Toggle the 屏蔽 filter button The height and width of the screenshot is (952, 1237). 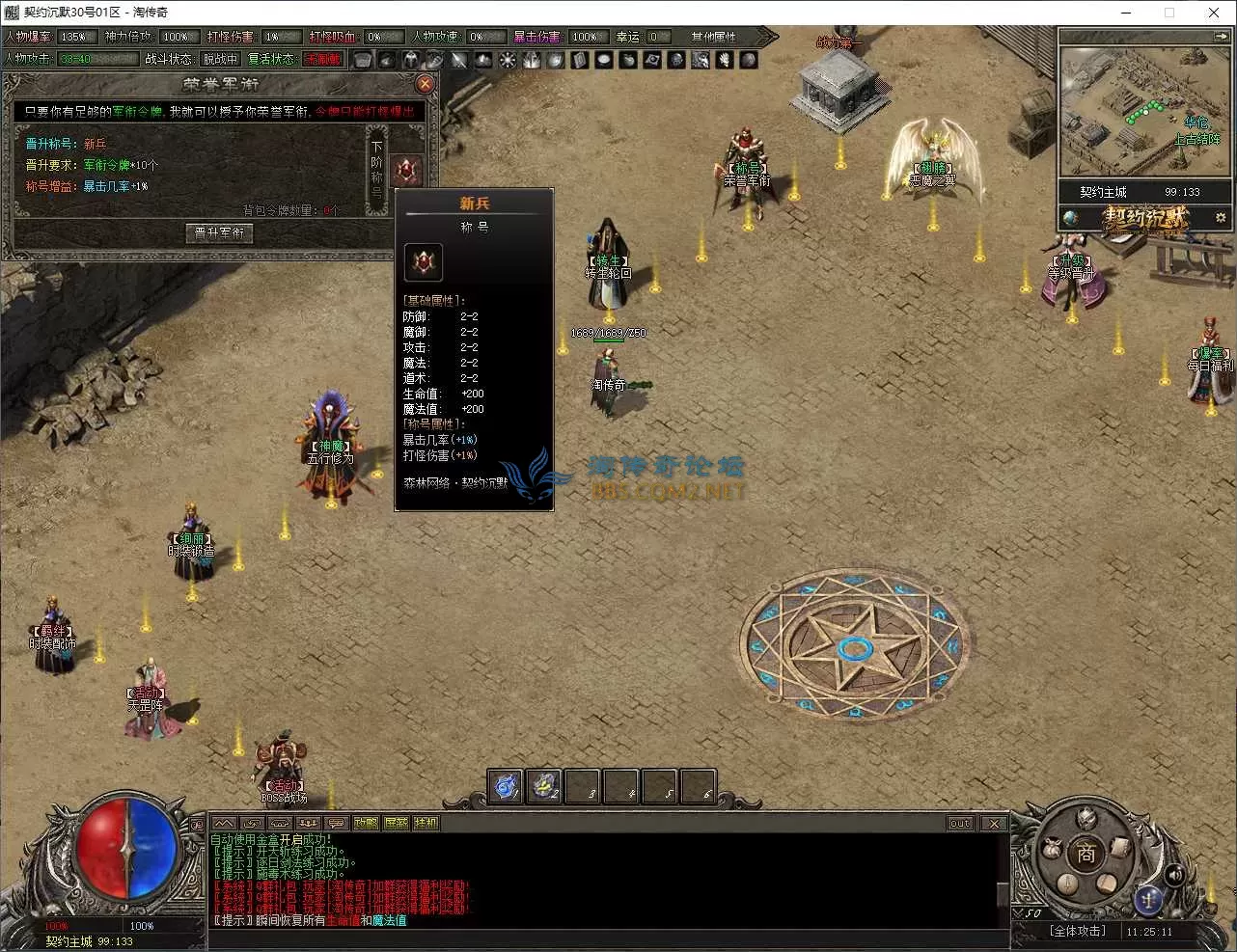pos(396,823)
